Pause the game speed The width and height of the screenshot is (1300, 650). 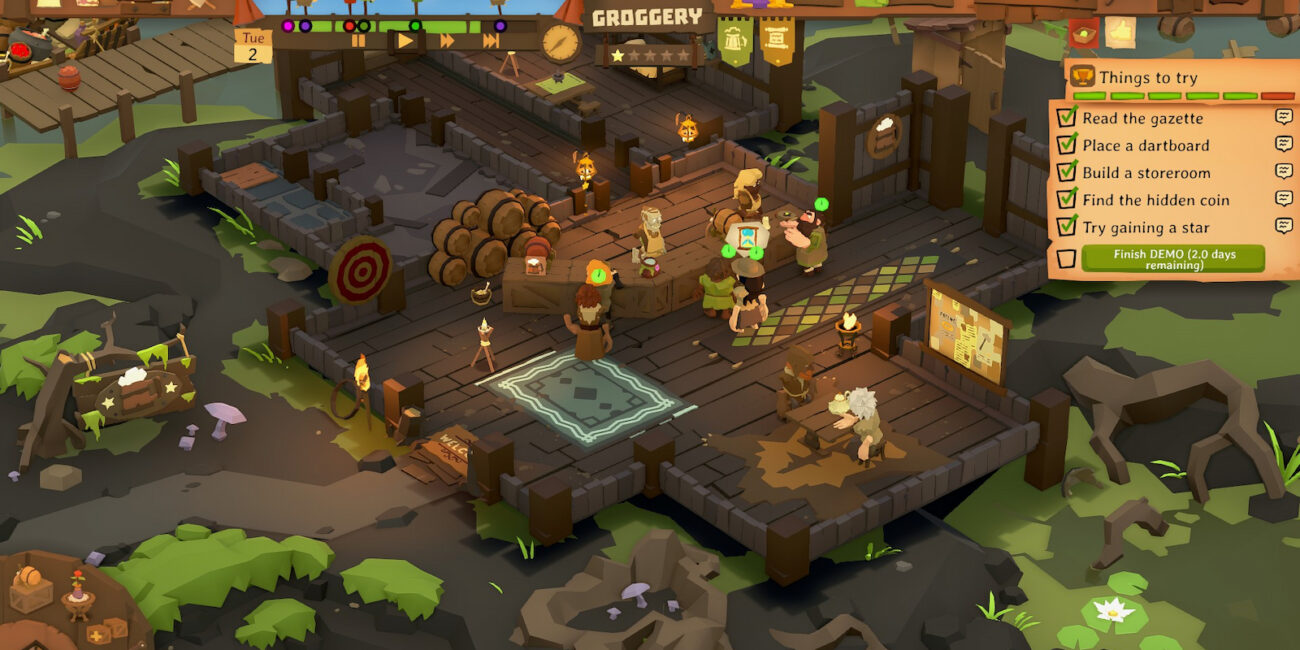pos(358,41)
